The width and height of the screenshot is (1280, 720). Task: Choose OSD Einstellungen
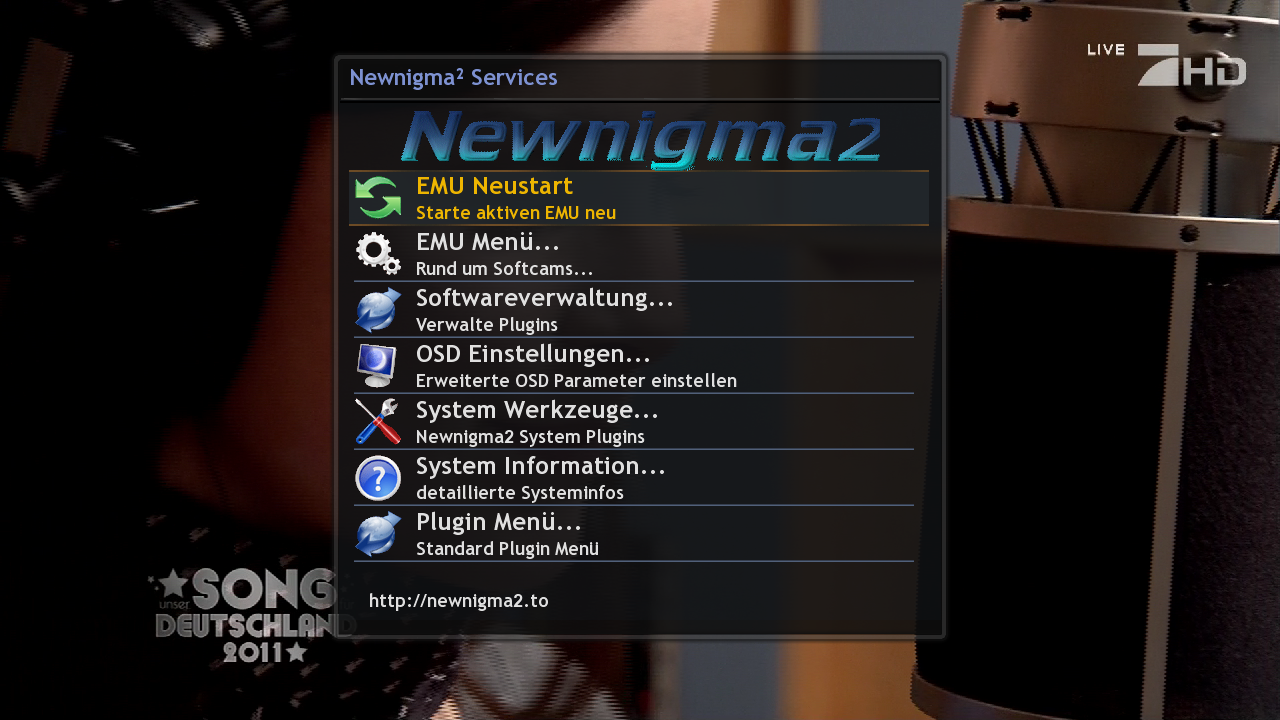533,355
